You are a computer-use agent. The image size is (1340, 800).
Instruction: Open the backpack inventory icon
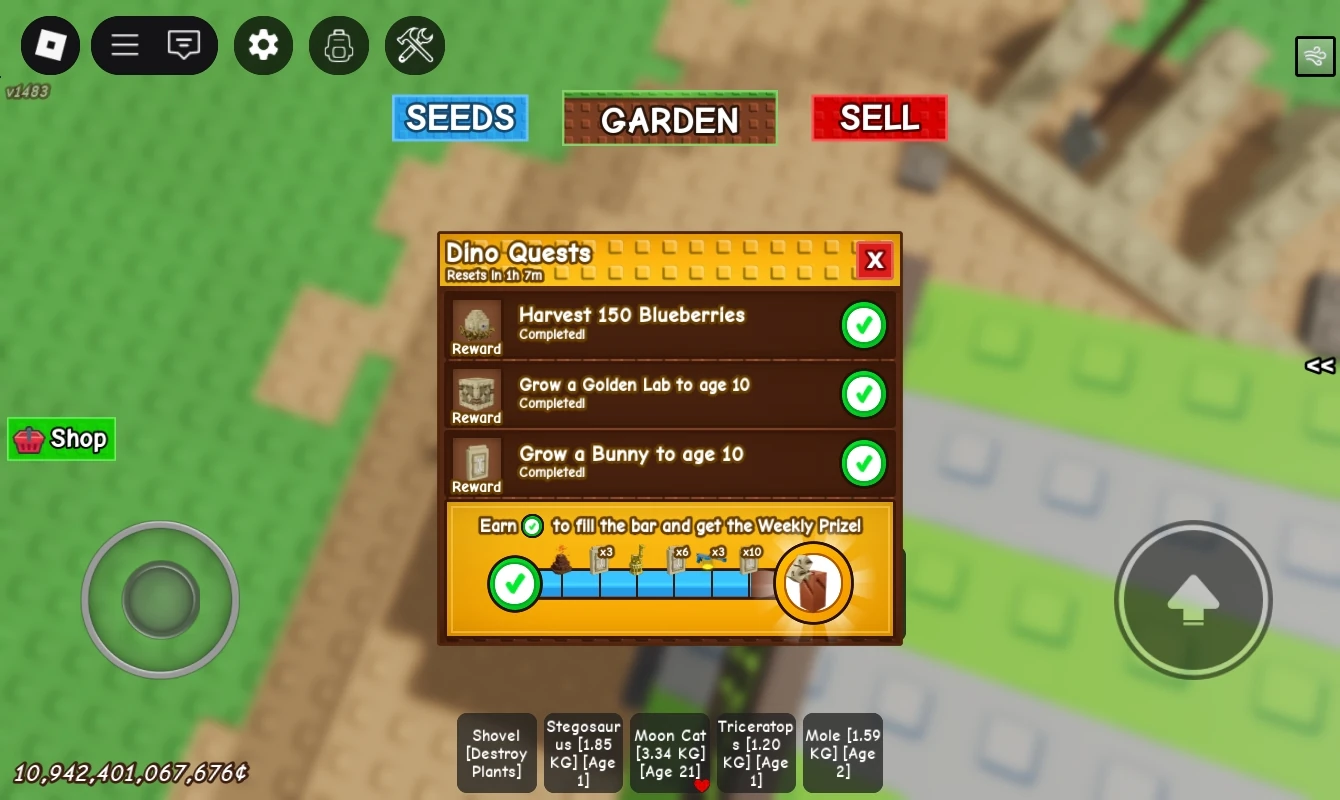pyautogui.click(x=339, y=45)
